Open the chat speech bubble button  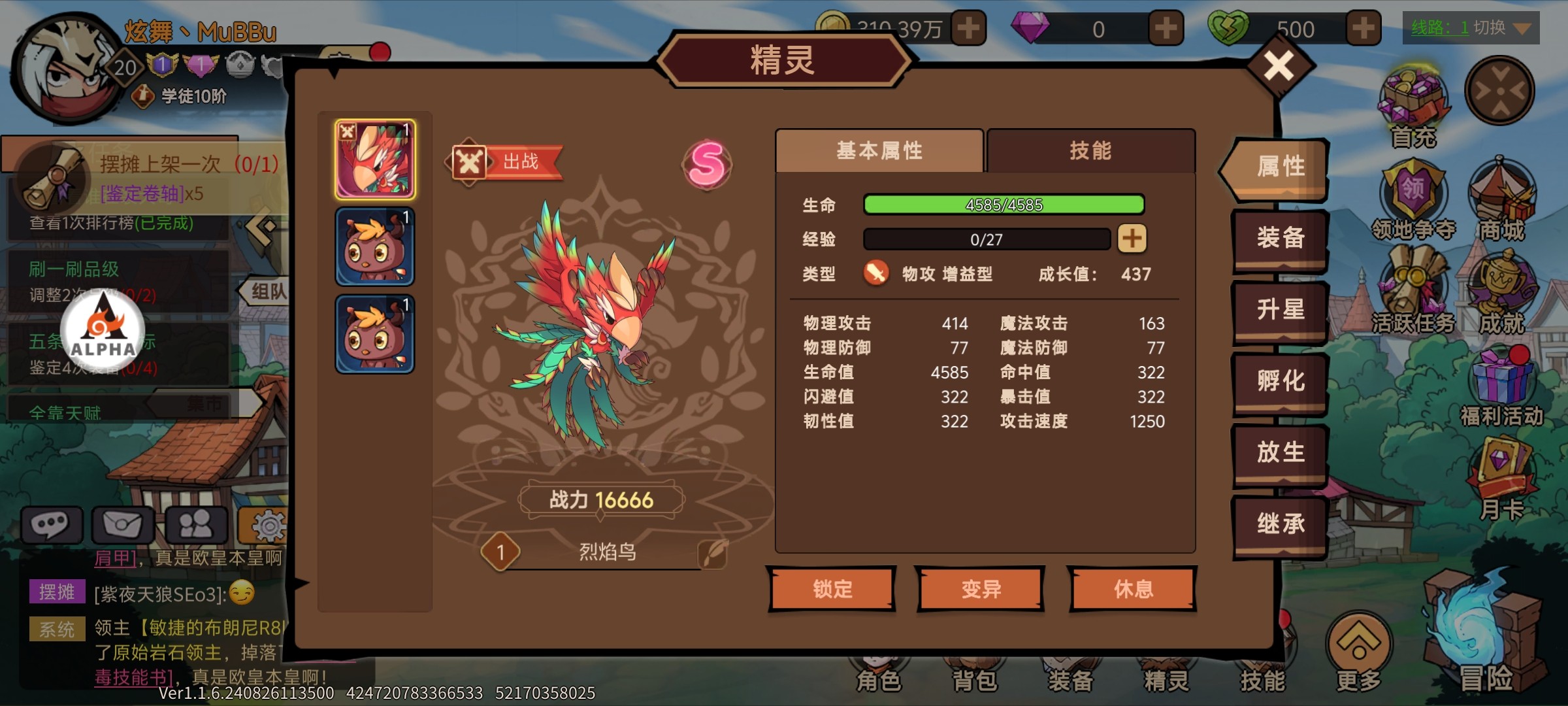[52, 524]
